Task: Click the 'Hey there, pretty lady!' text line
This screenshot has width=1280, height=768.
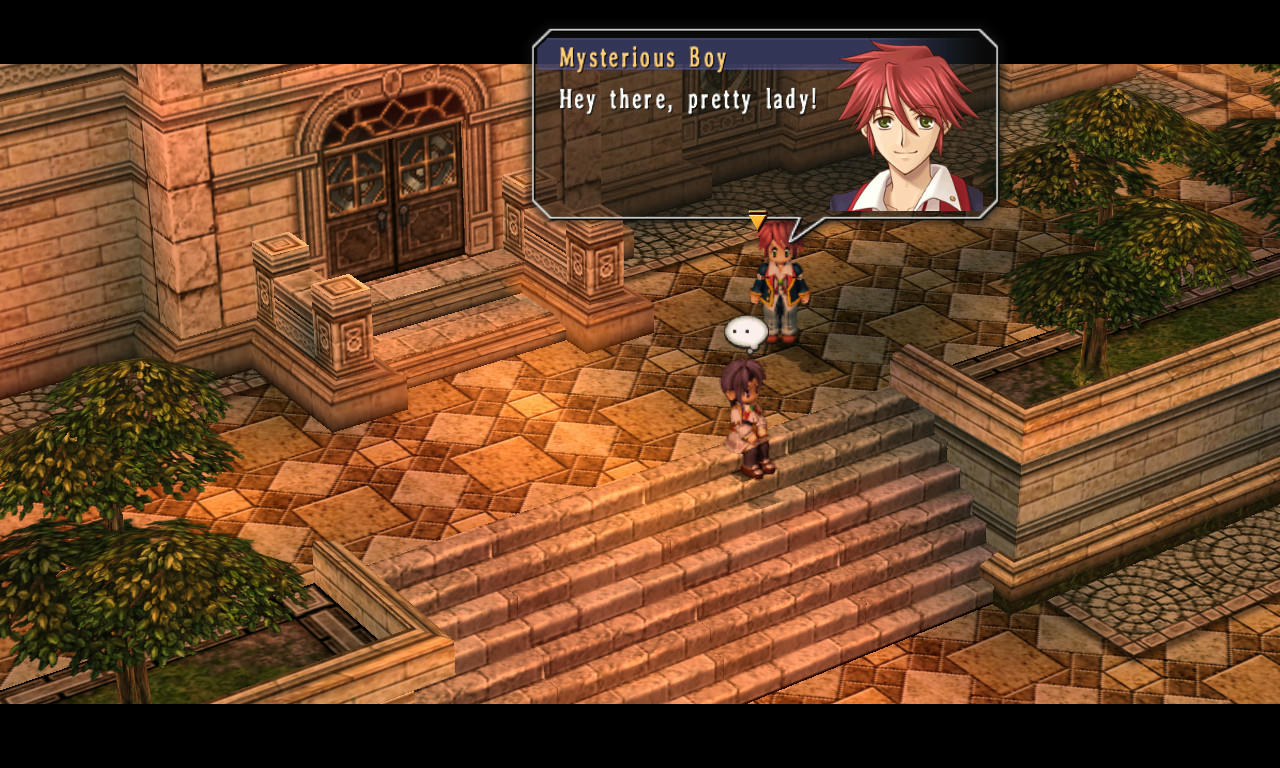Action: tap(687, 99)
